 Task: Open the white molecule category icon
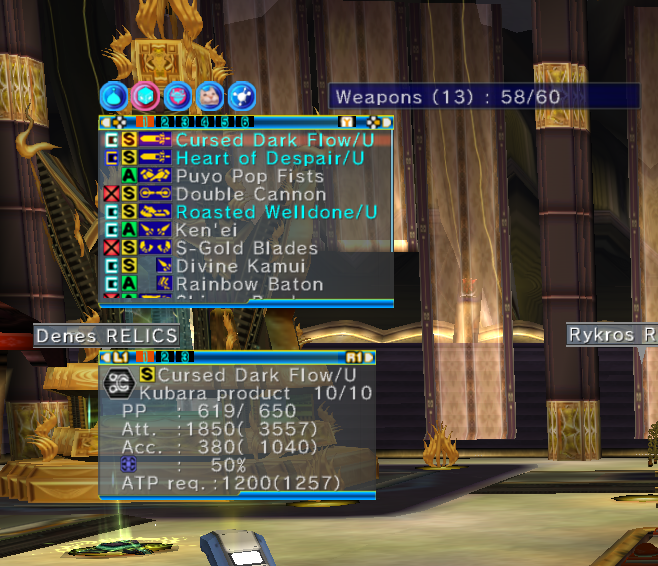(x=240, y=96)
